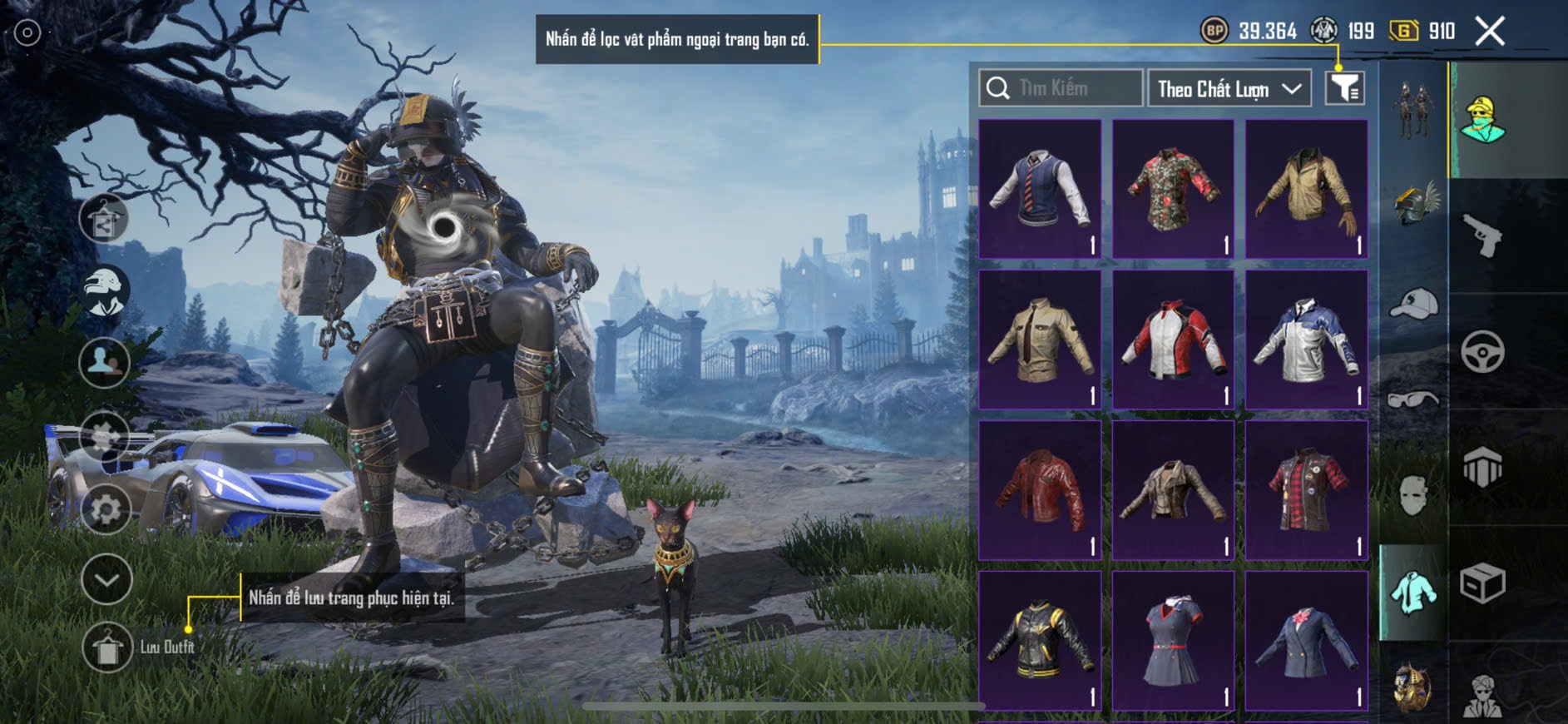
Task: Choose the red plaid vest shirt
Action: 1306,490
